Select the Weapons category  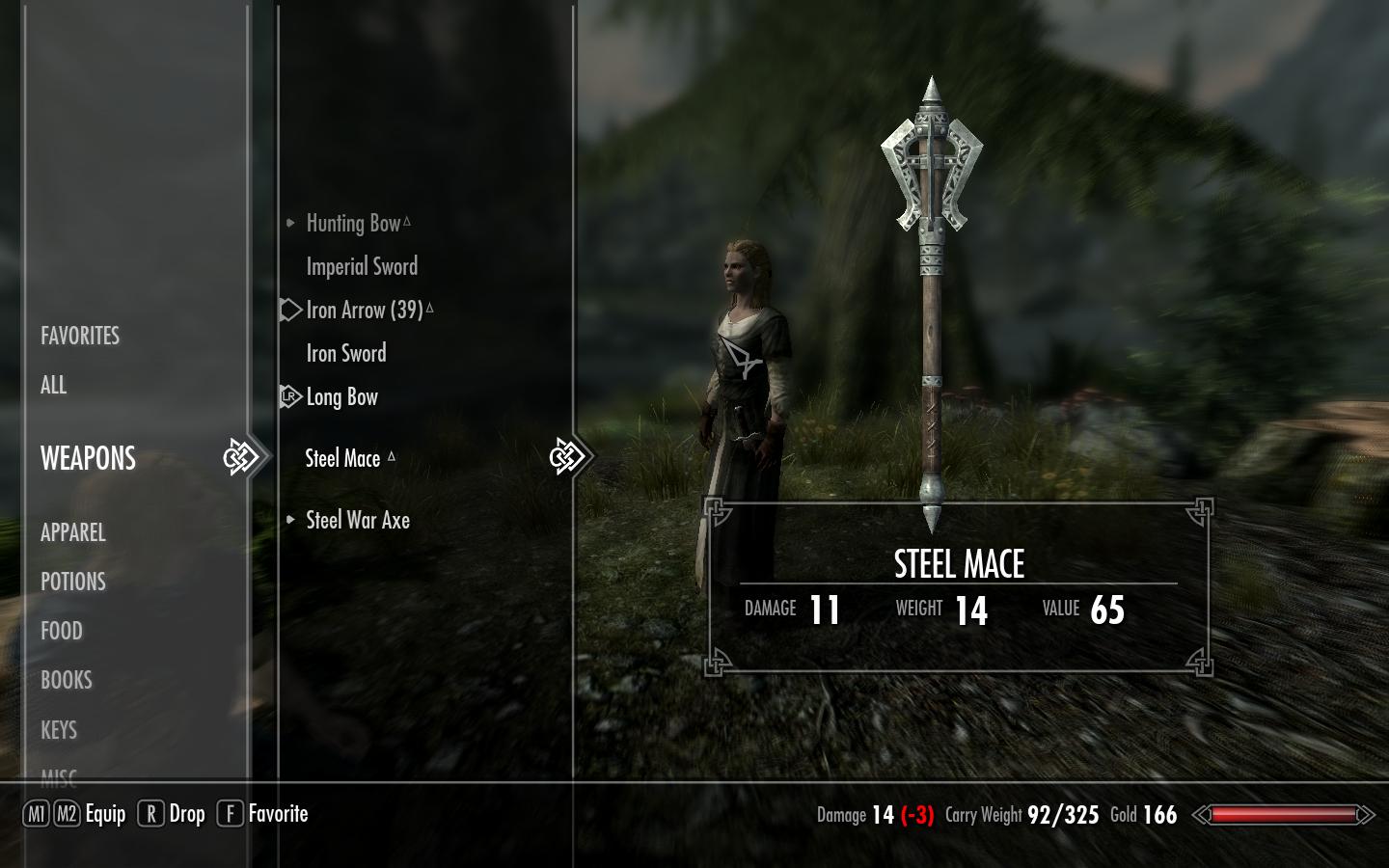point(88,458)
